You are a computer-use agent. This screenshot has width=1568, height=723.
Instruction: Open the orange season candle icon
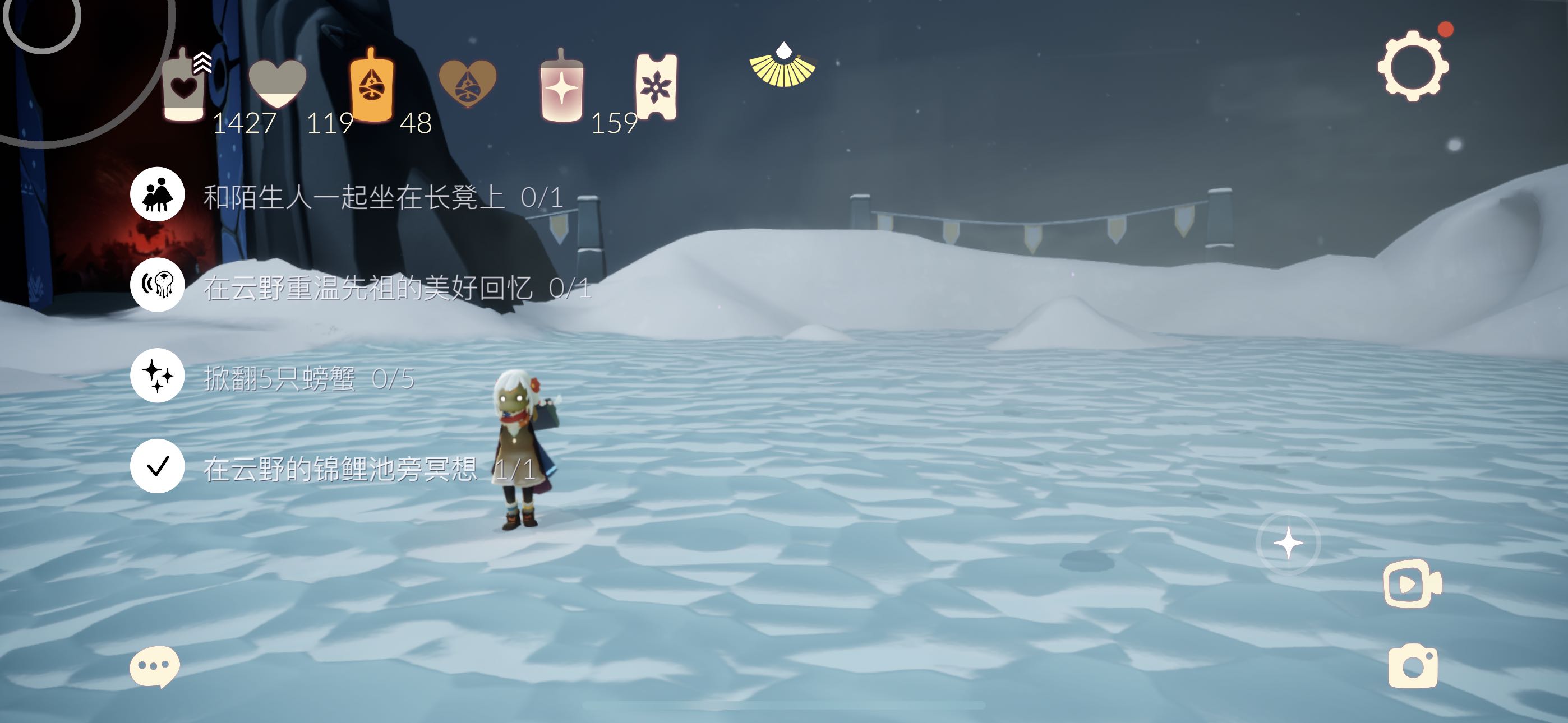coord(371,86)
